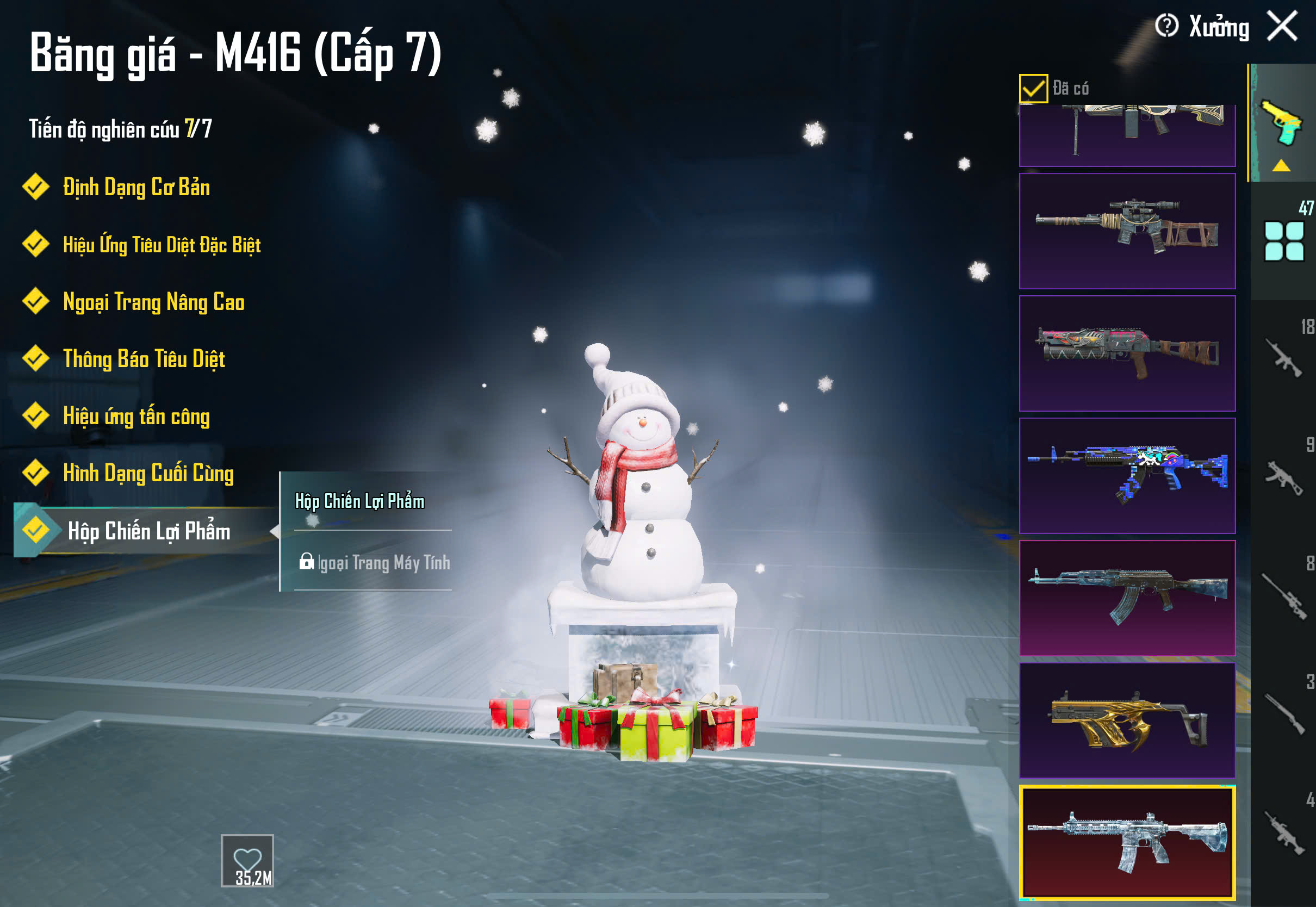Select "Định Dạng Cơ Bản" upgrade level
This screenshot has height=907, width=1316.
click(136, 188)
